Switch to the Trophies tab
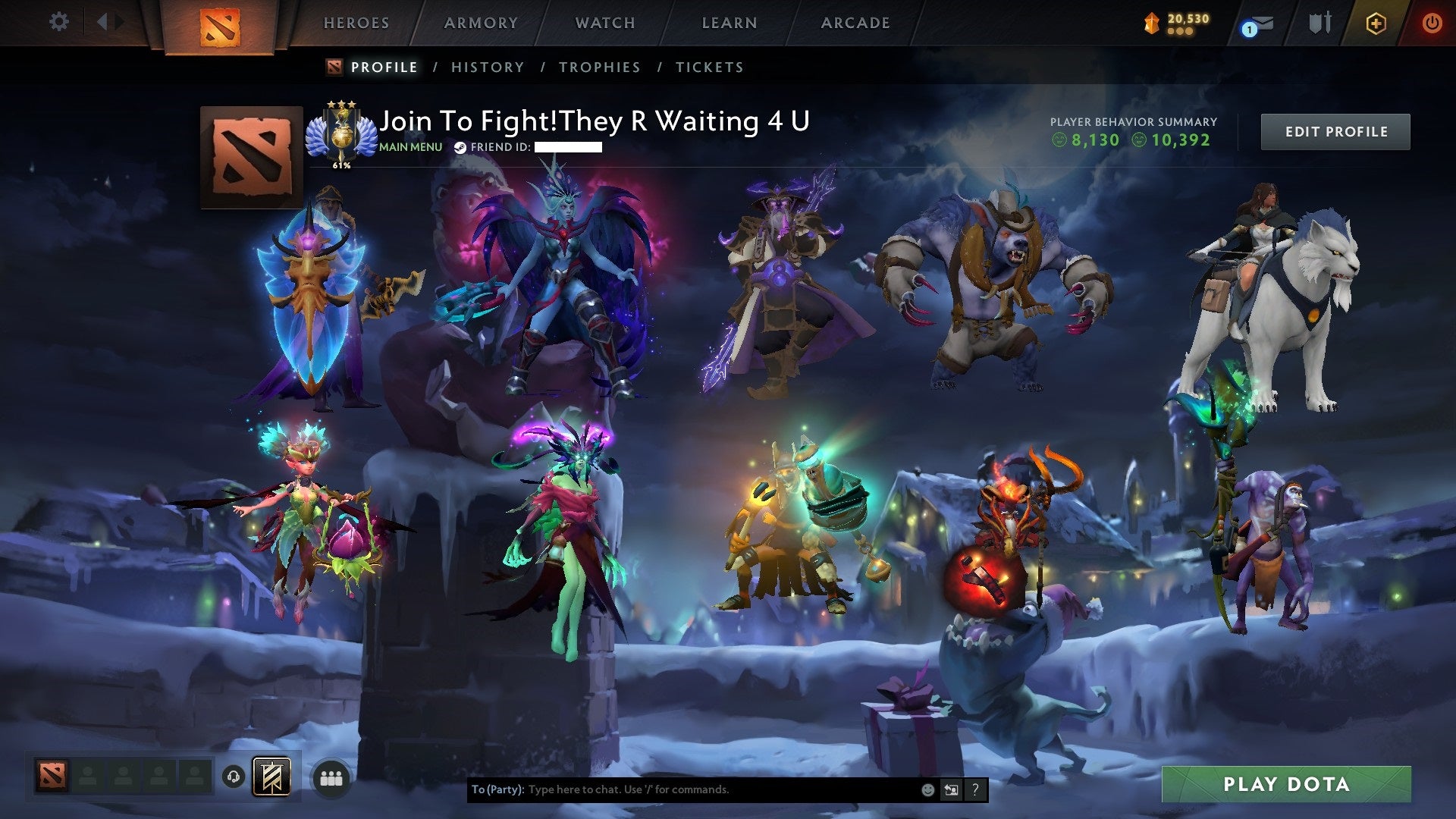1456x819 pixels. pyautogui.click(x=599, y=67)
